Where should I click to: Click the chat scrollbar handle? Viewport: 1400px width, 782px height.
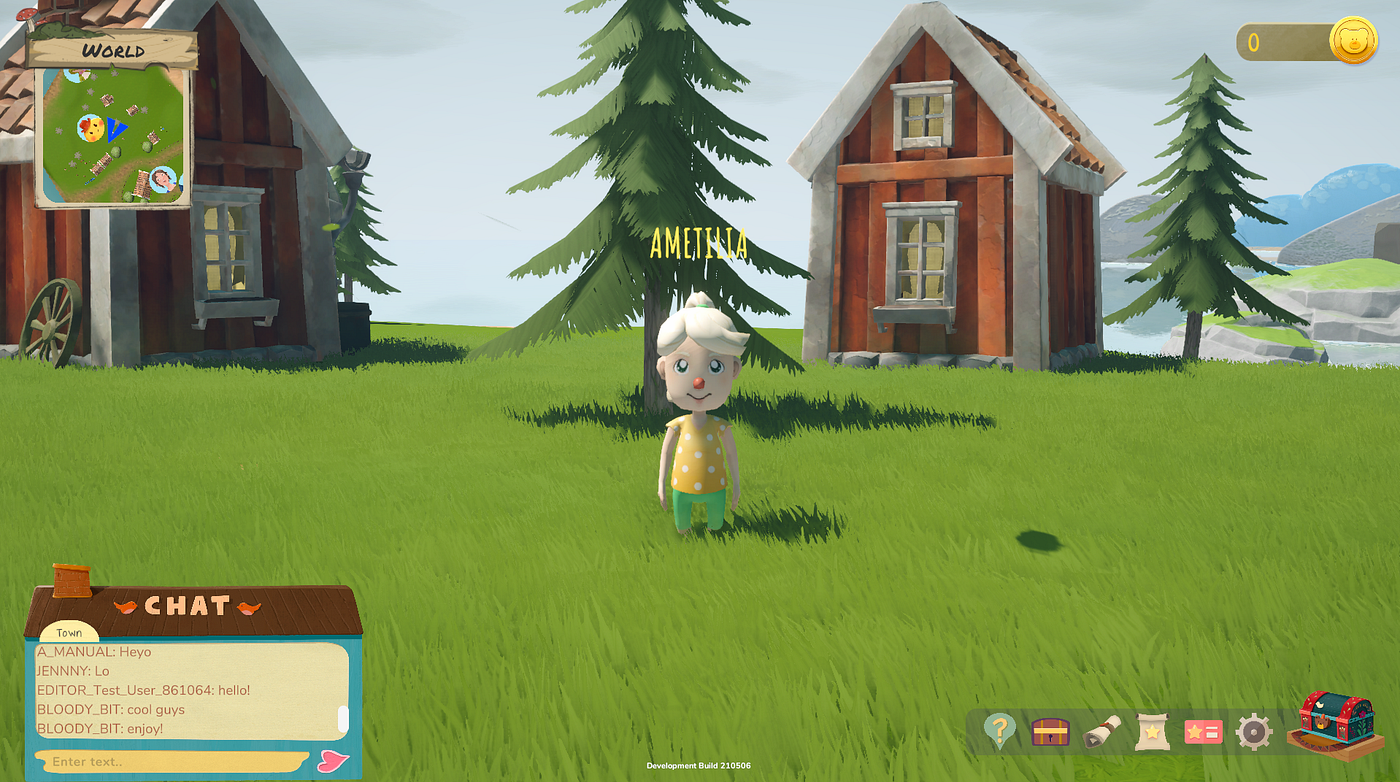pyautogui.click(x=343, y=718)
